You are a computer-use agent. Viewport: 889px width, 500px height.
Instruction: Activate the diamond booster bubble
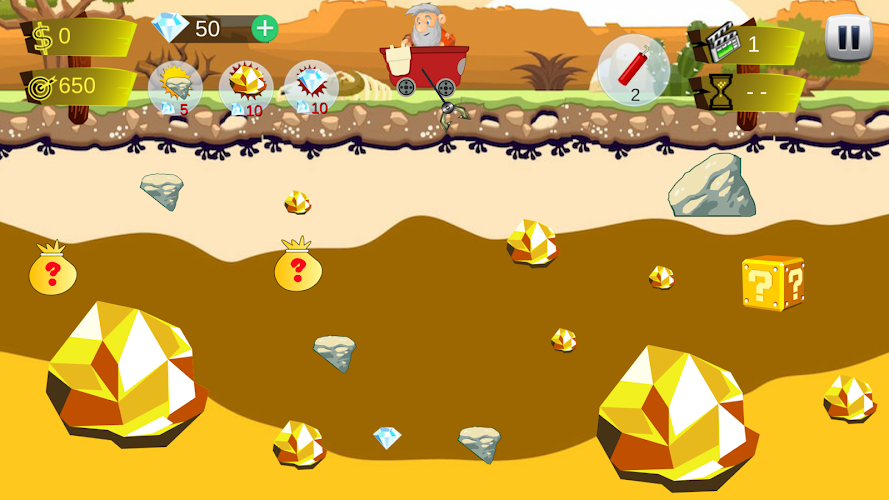(x=311, y=88)
